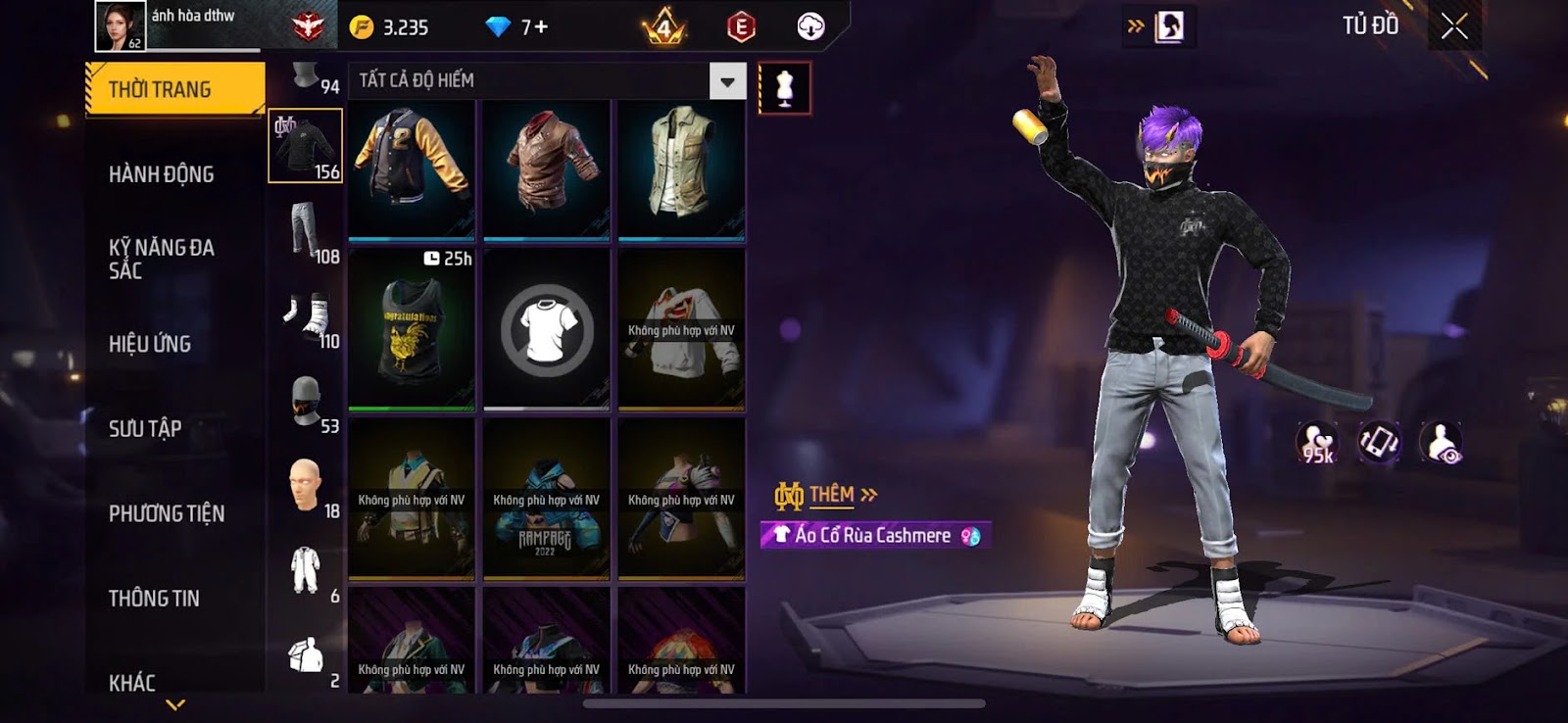This screenshot has height=723, width=1568.
Task: Select the rooster tank top with 25h timer
Action: pyautogui.click(x=412, y=329)
